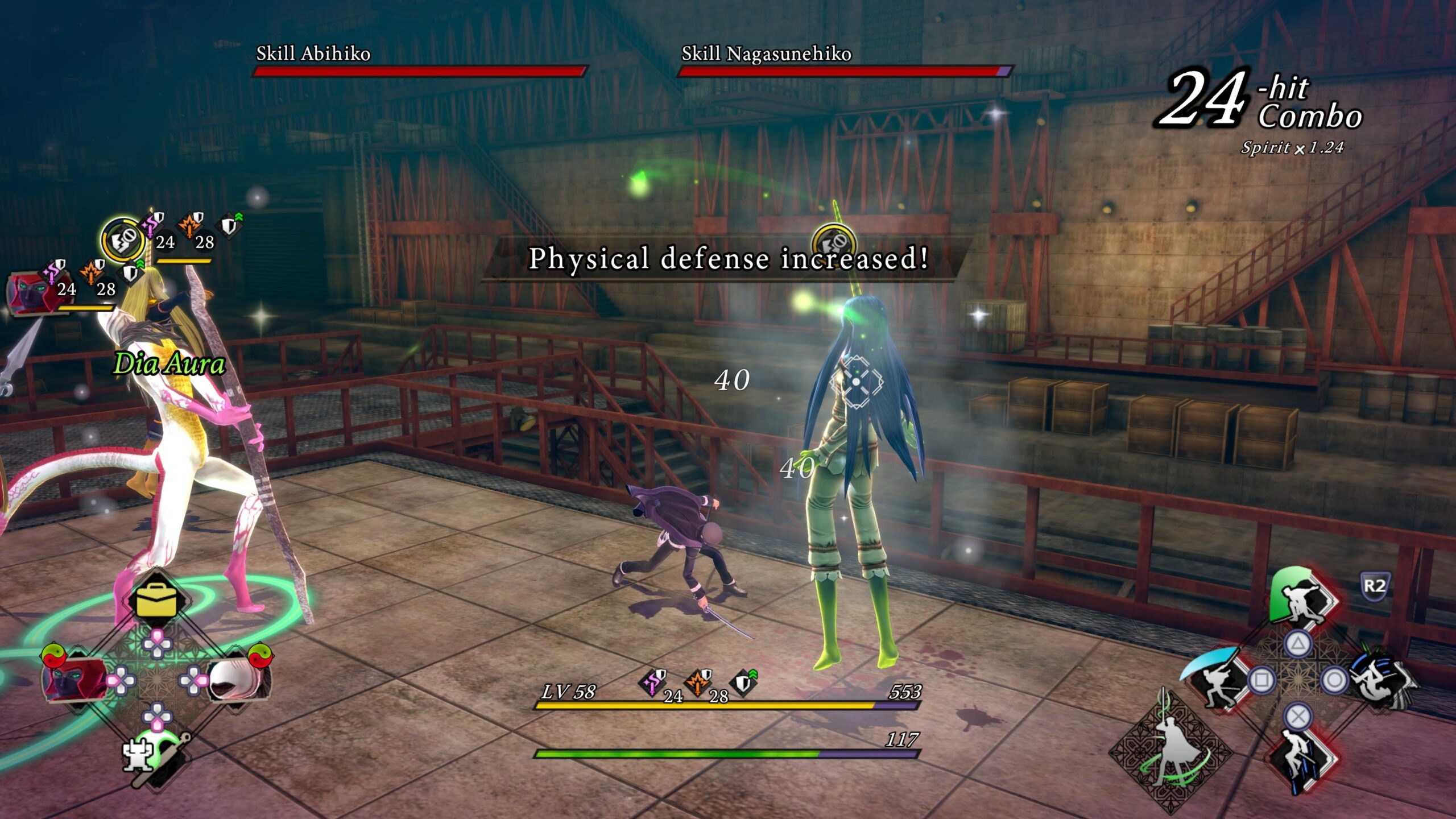Click the round broken-shield status icon beside the ally

[x=122, y=239]
